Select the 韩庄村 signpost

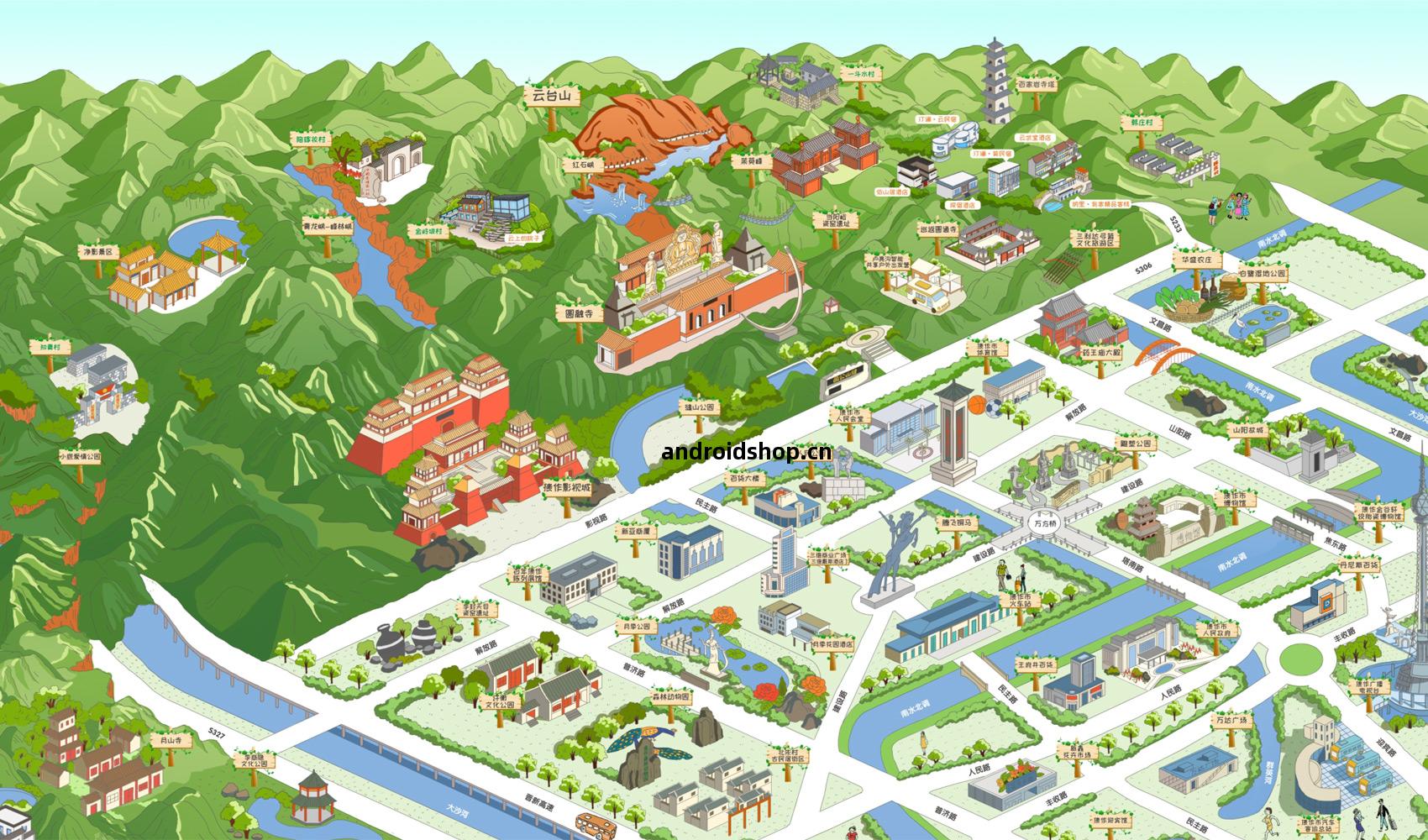click(x=1141, y=122)
